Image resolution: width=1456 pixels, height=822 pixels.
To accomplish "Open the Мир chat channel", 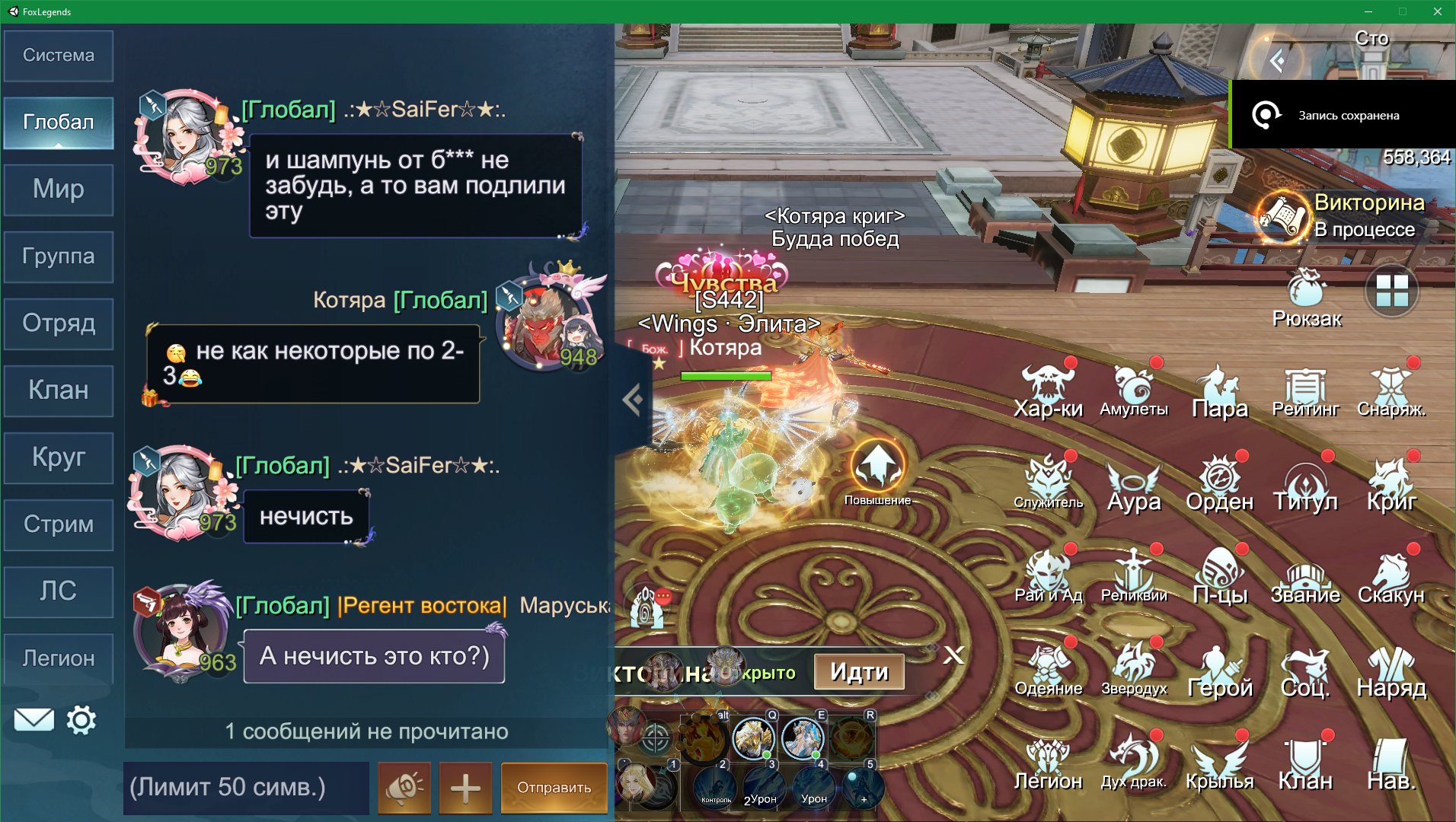I will [59, 190].
